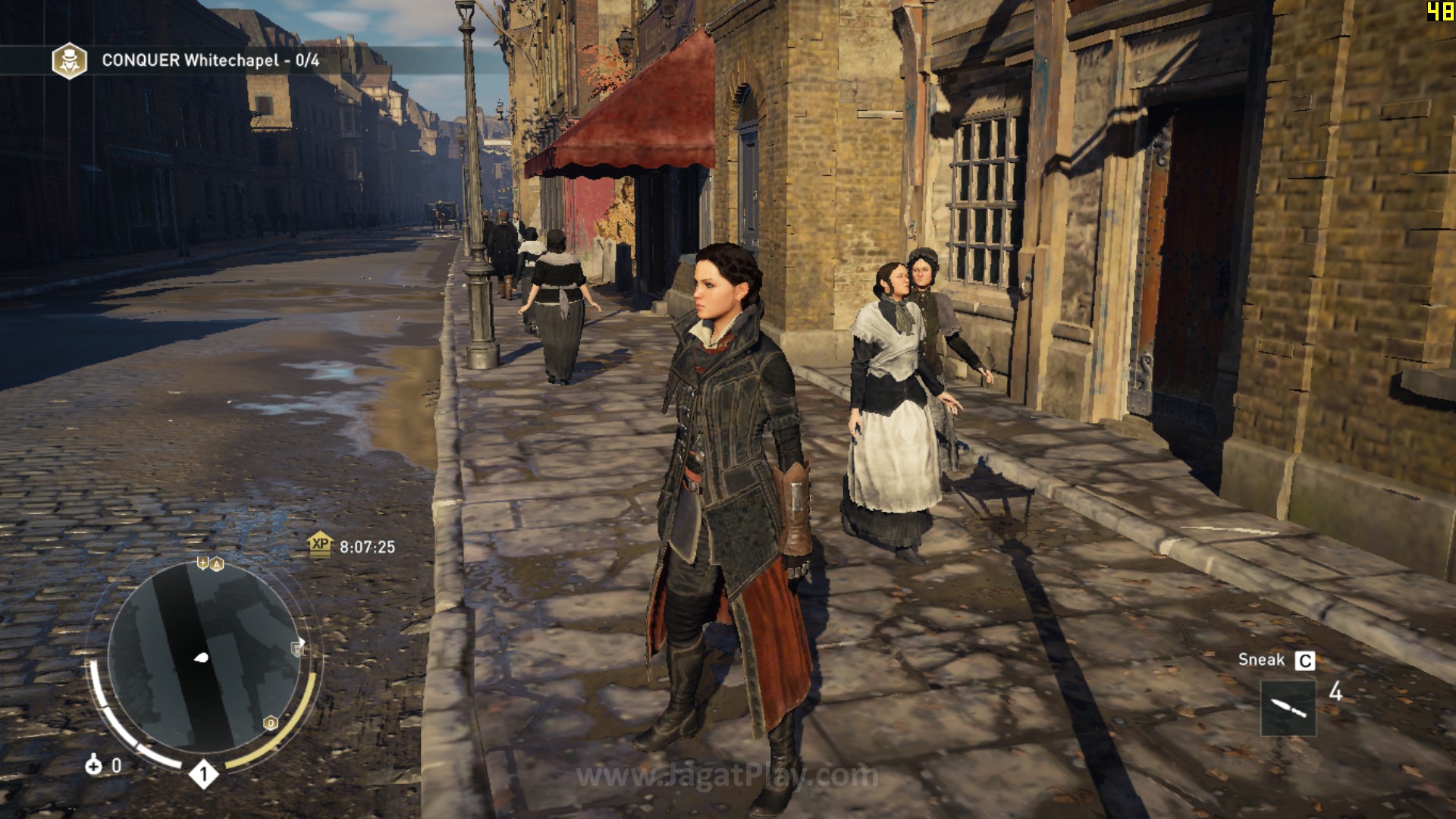Open the Conquer Whitechapel objective tracker
The width and height of the screenshot is (1456, 819).
pos(210,61)
